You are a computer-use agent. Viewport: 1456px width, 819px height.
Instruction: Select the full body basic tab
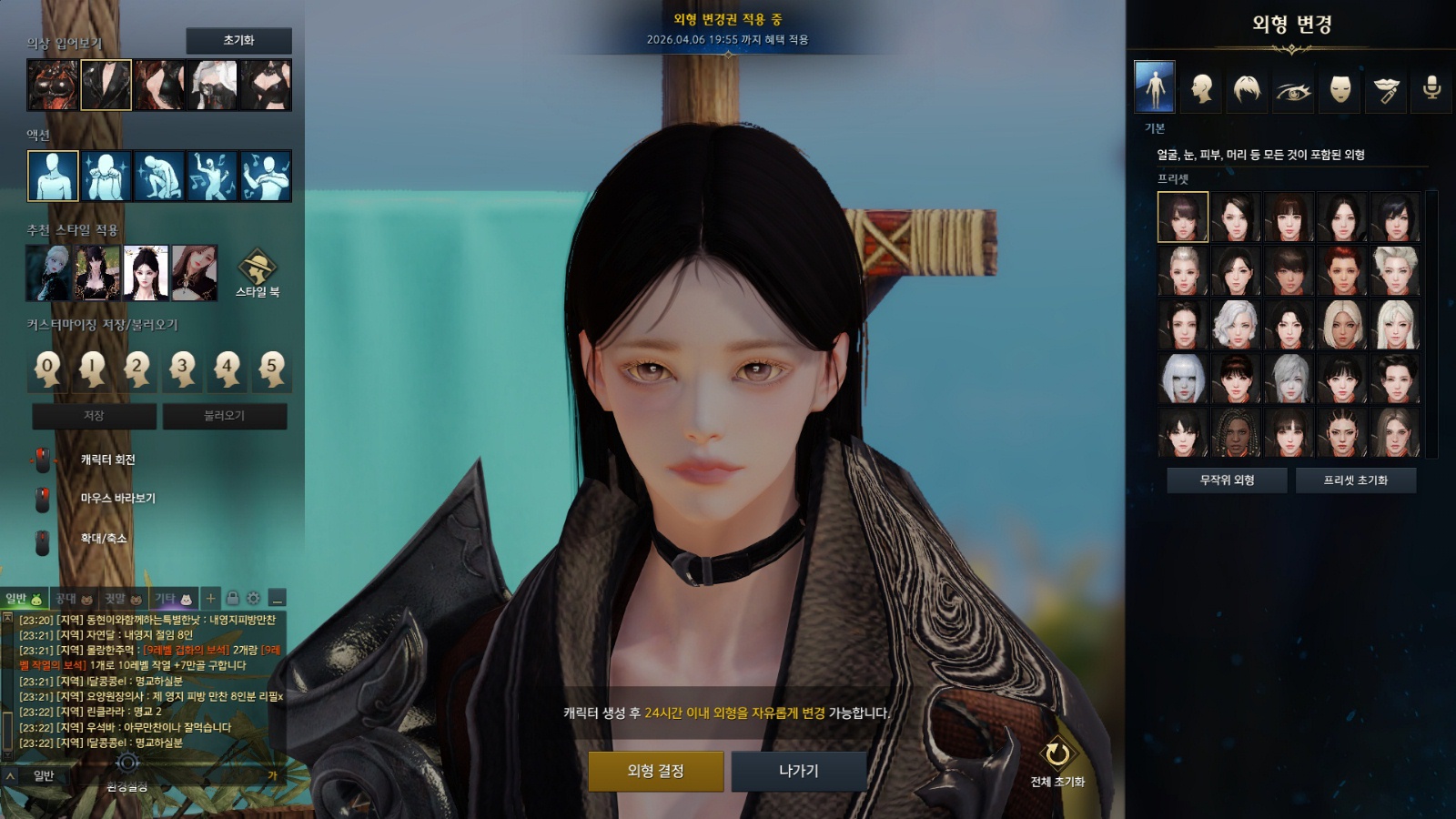pos(1155,87)
